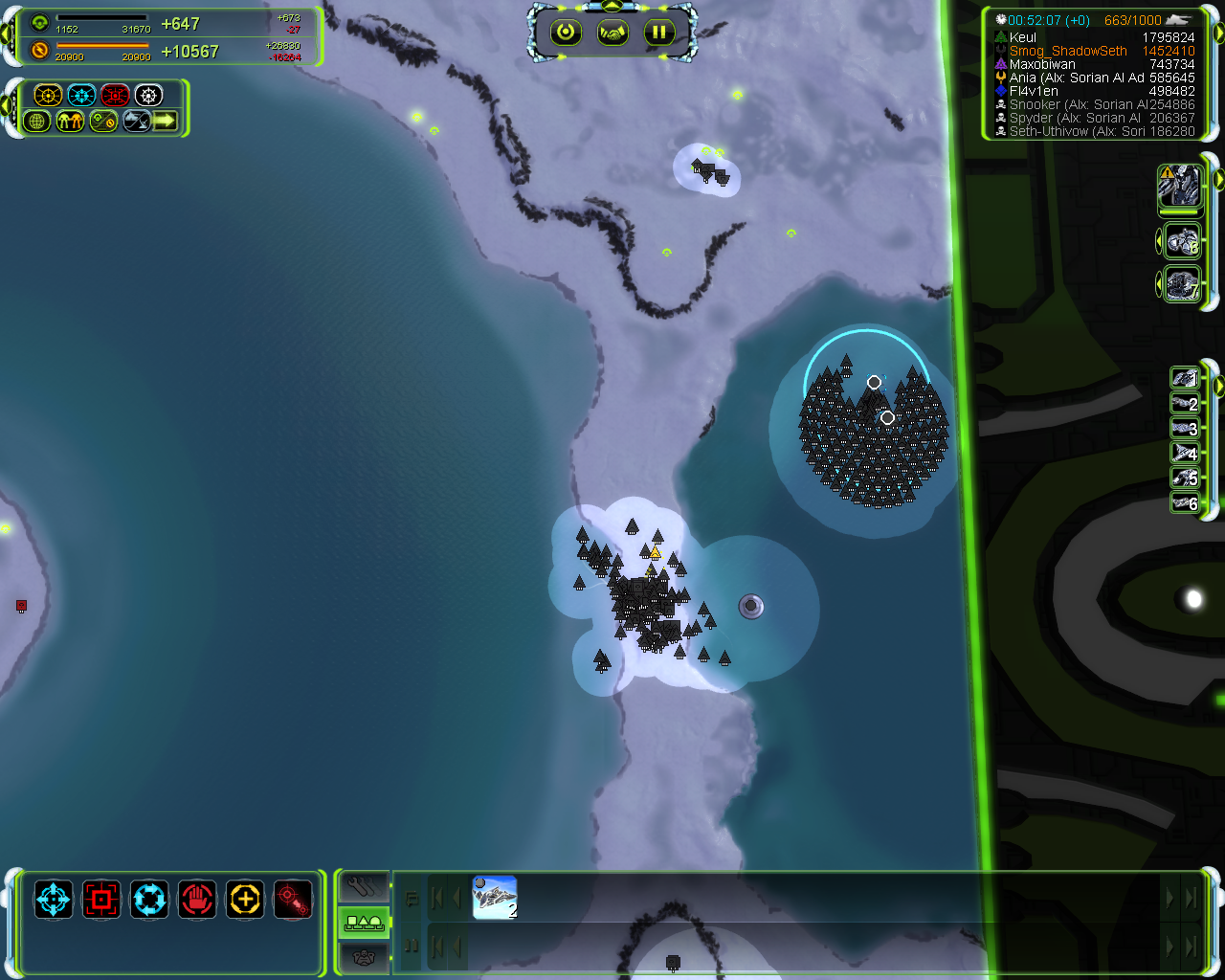Screen dimensions: 1225x980
Task: Select Keul in the score list
Action: (1023, 37)
